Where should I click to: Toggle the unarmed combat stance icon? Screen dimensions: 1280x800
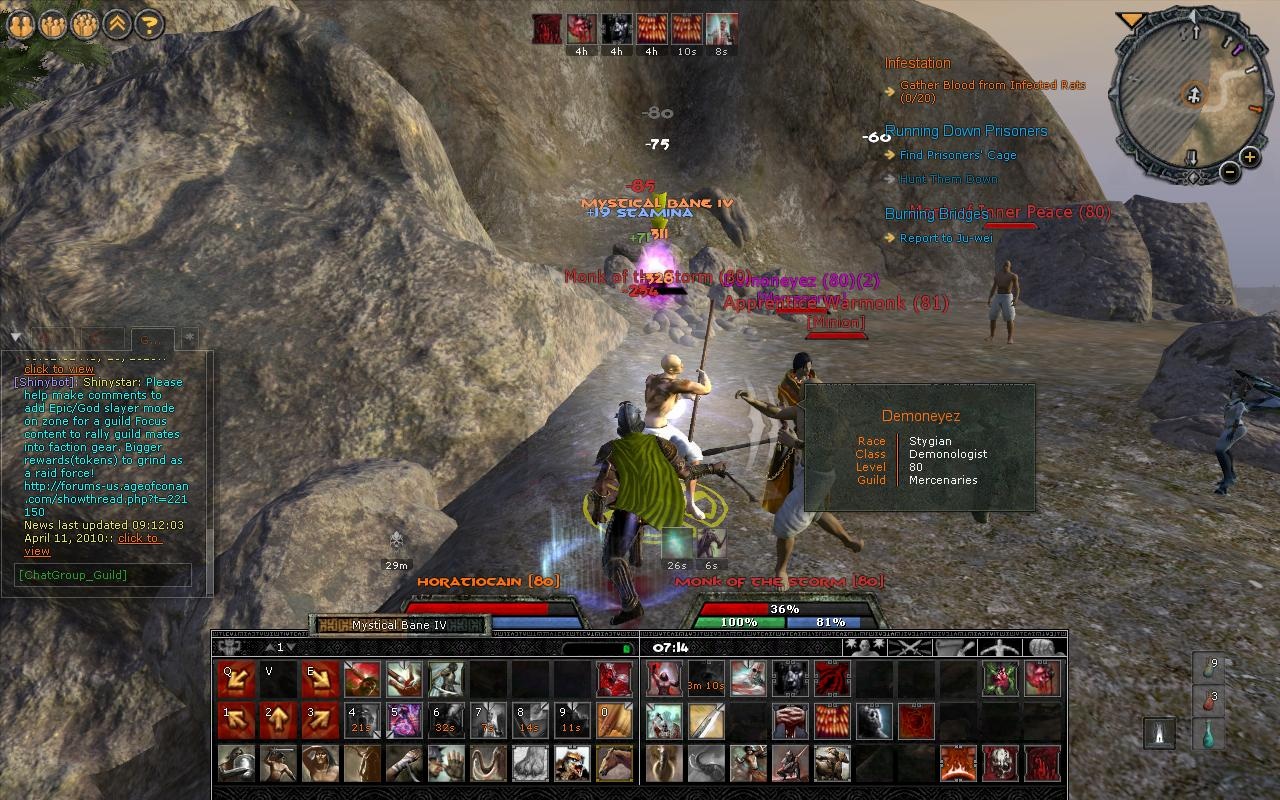click(999, 649)
